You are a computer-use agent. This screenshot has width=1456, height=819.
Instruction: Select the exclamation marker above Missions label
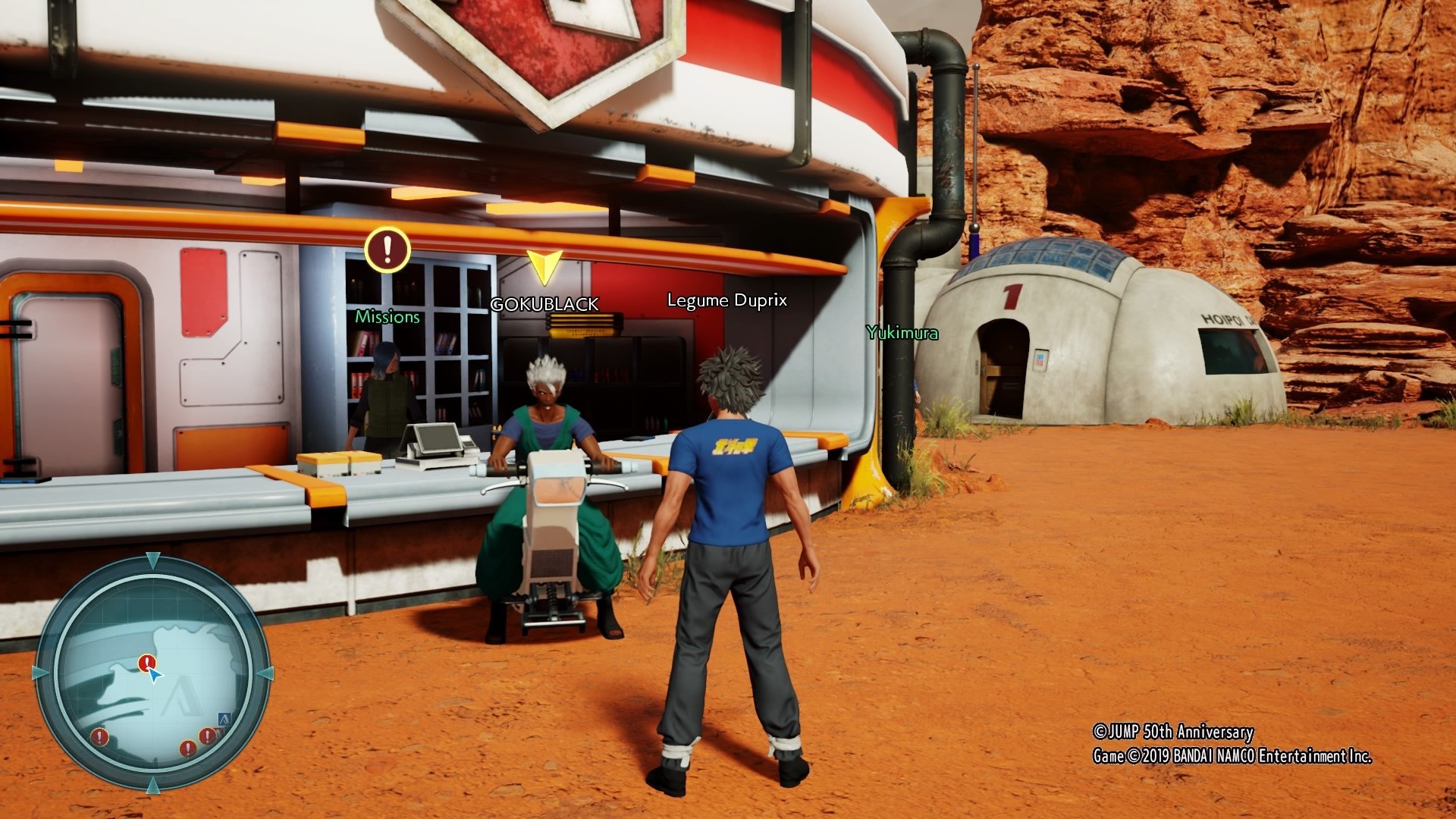(x=388, y=249)
